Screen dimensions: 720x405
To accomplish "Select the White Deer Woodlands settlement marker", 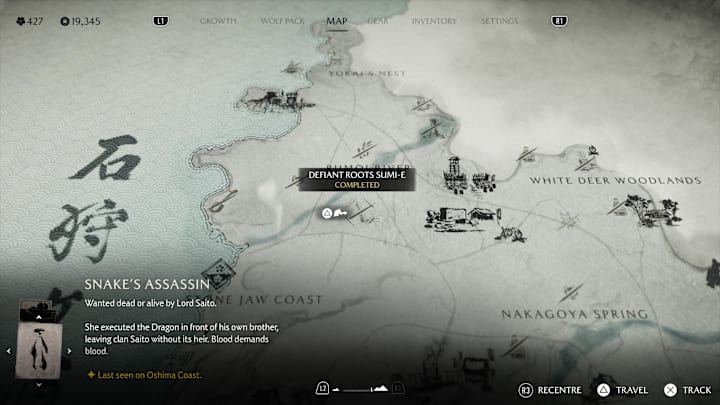I will (x=637, y=208).
